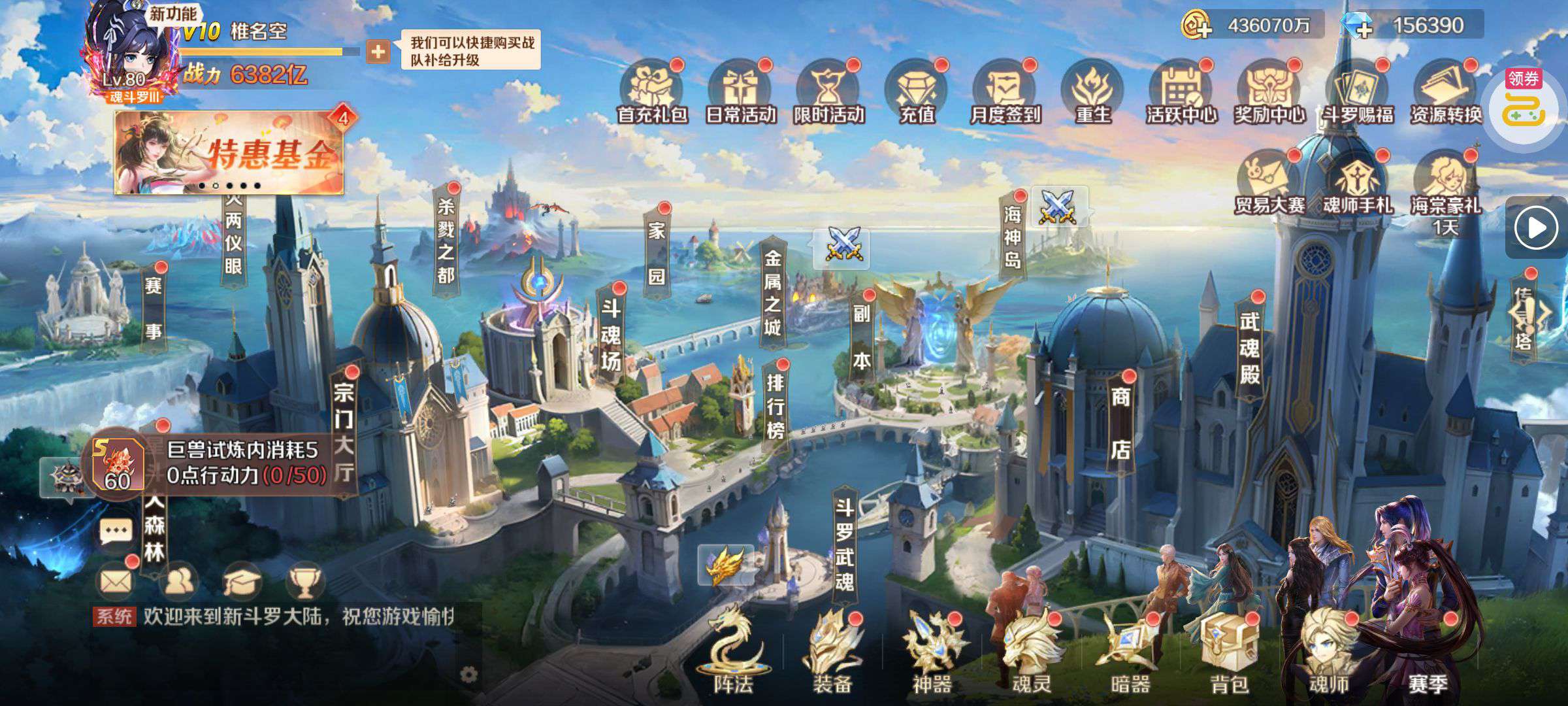
Task: Open the mail envelope icon
Action: click(116, 580)
